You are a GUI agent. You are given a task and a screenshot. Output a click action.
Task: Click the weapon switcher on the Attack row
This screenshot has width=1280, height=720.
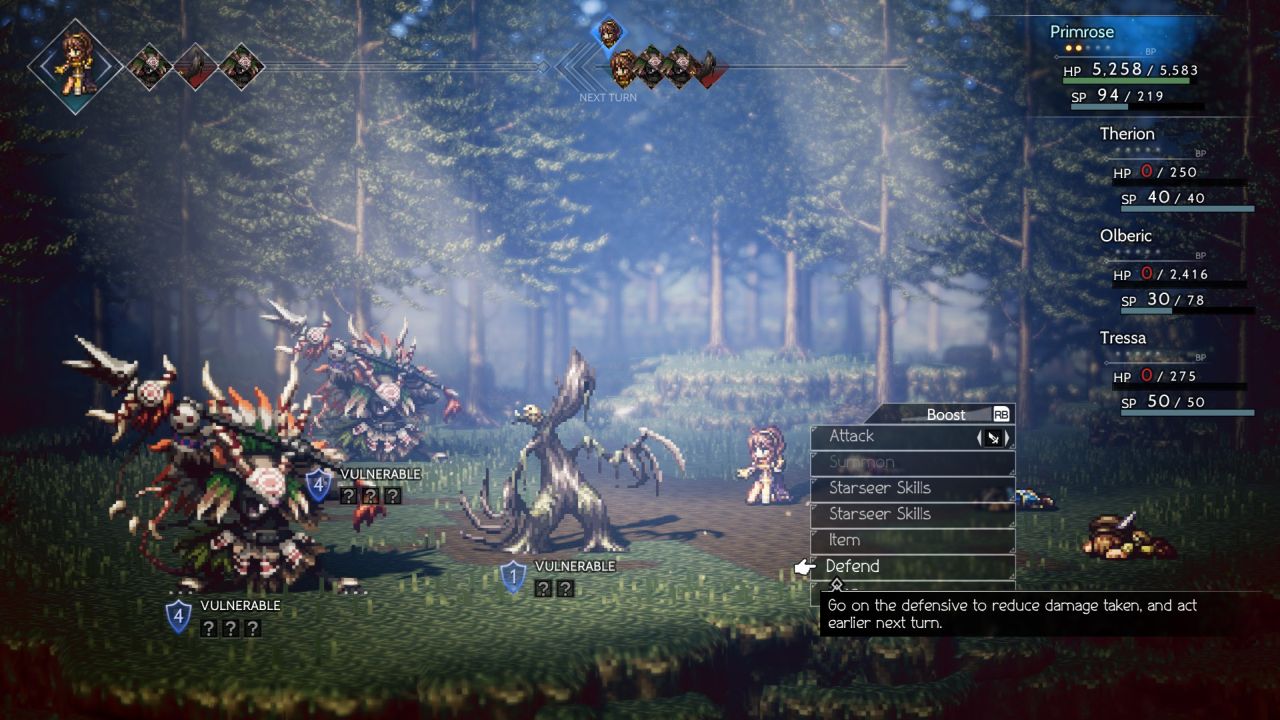pos(993,437)
